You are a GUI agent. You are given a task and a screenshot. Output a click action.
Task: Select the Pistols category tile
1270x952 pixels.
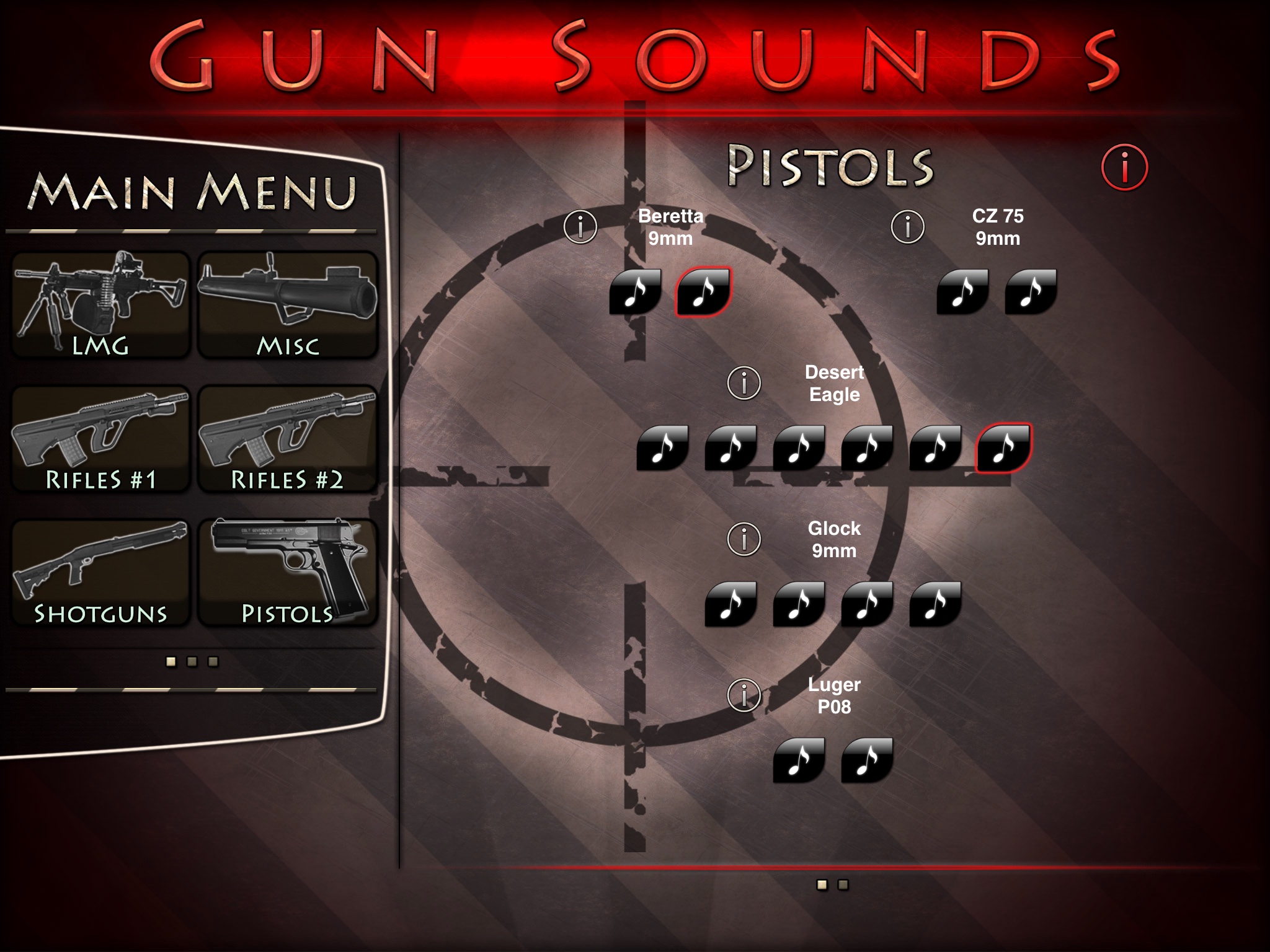pos(288,573)
